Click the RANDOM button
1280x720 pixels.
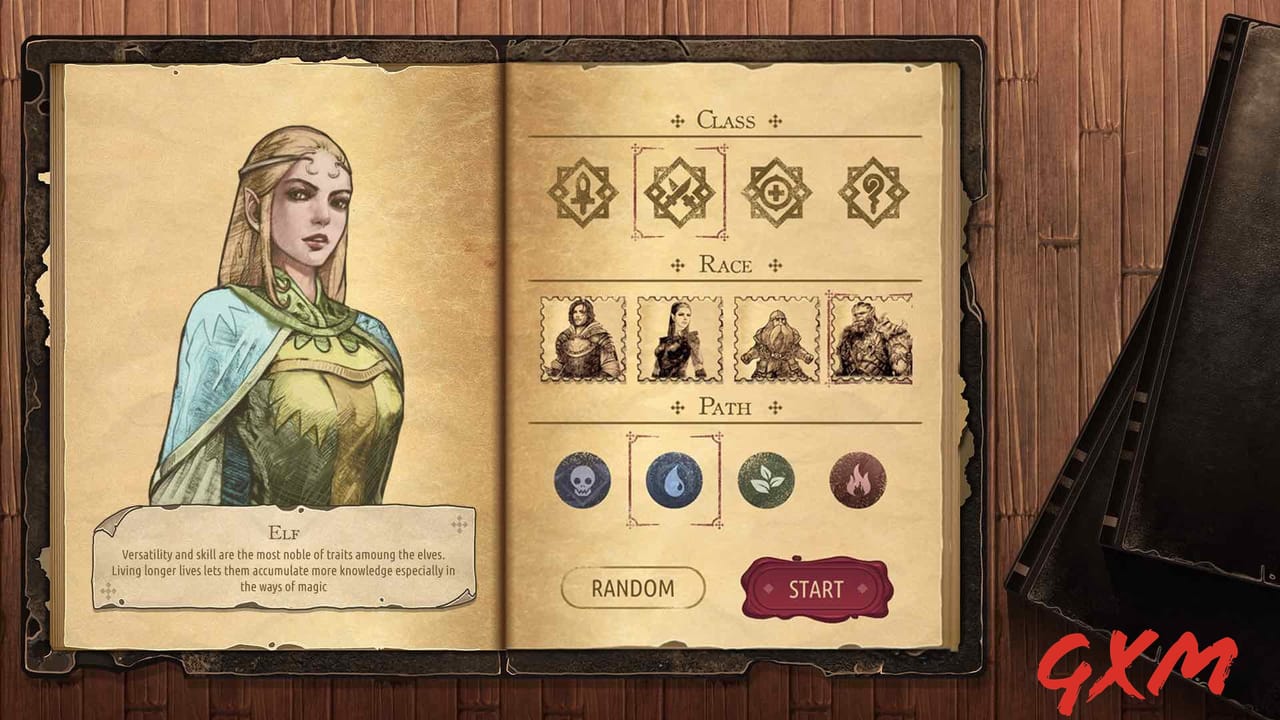633,589
